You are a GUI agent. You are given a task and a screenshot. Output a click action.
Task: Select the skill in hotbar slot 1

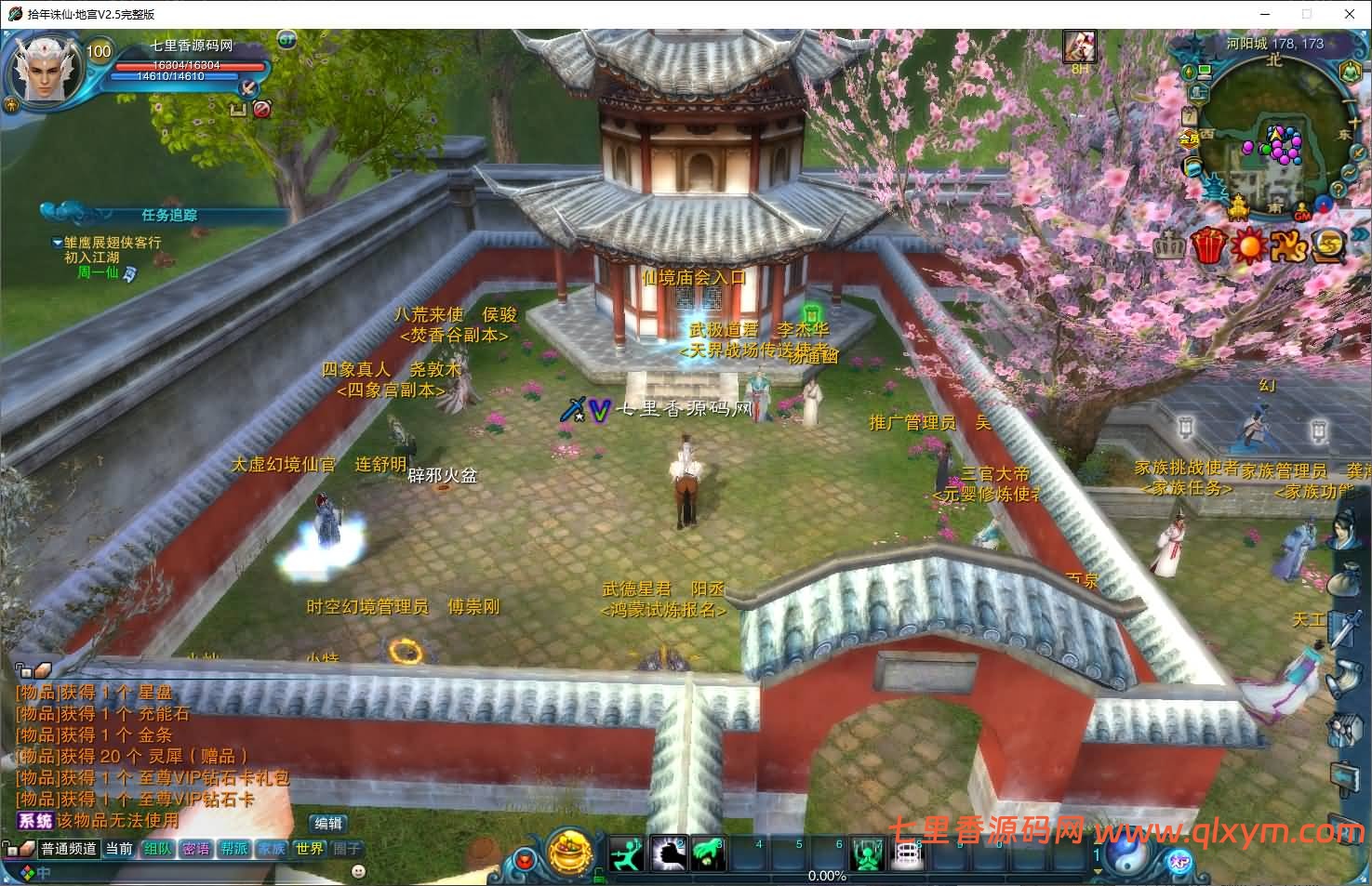click(626, 853)
